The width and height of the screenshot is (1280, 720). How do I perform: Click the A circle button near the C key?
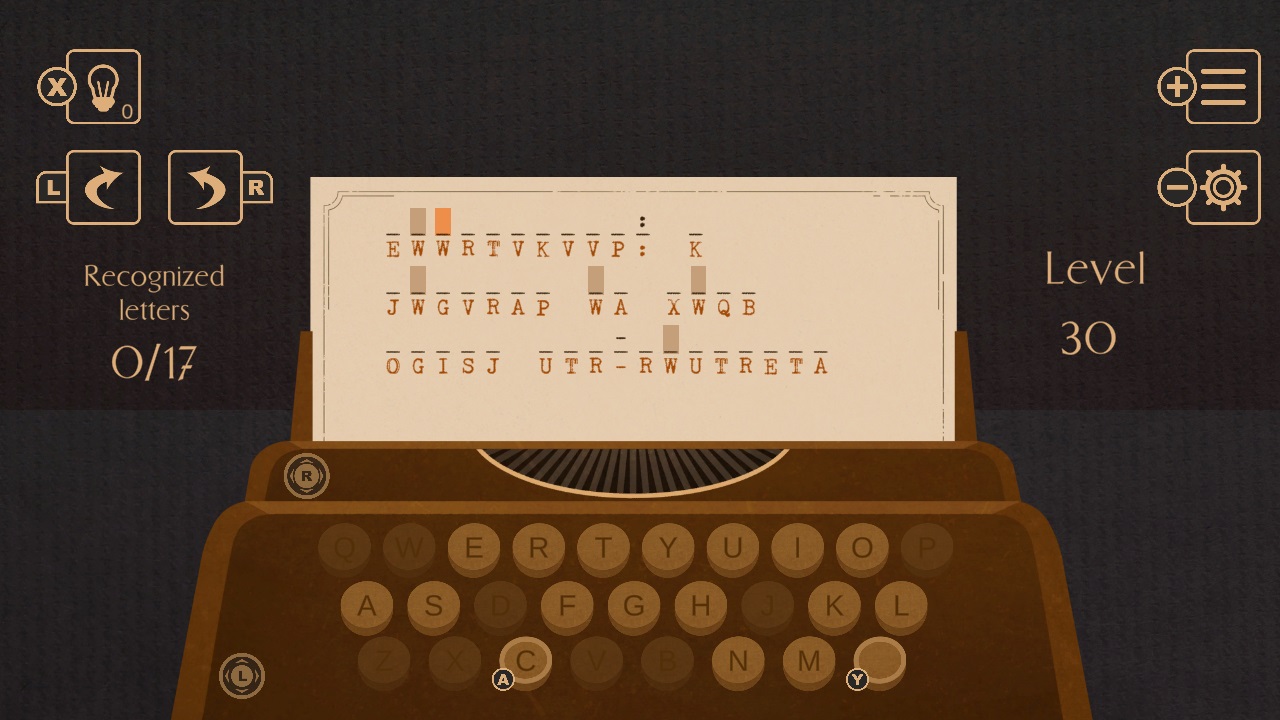pos(503,678)
